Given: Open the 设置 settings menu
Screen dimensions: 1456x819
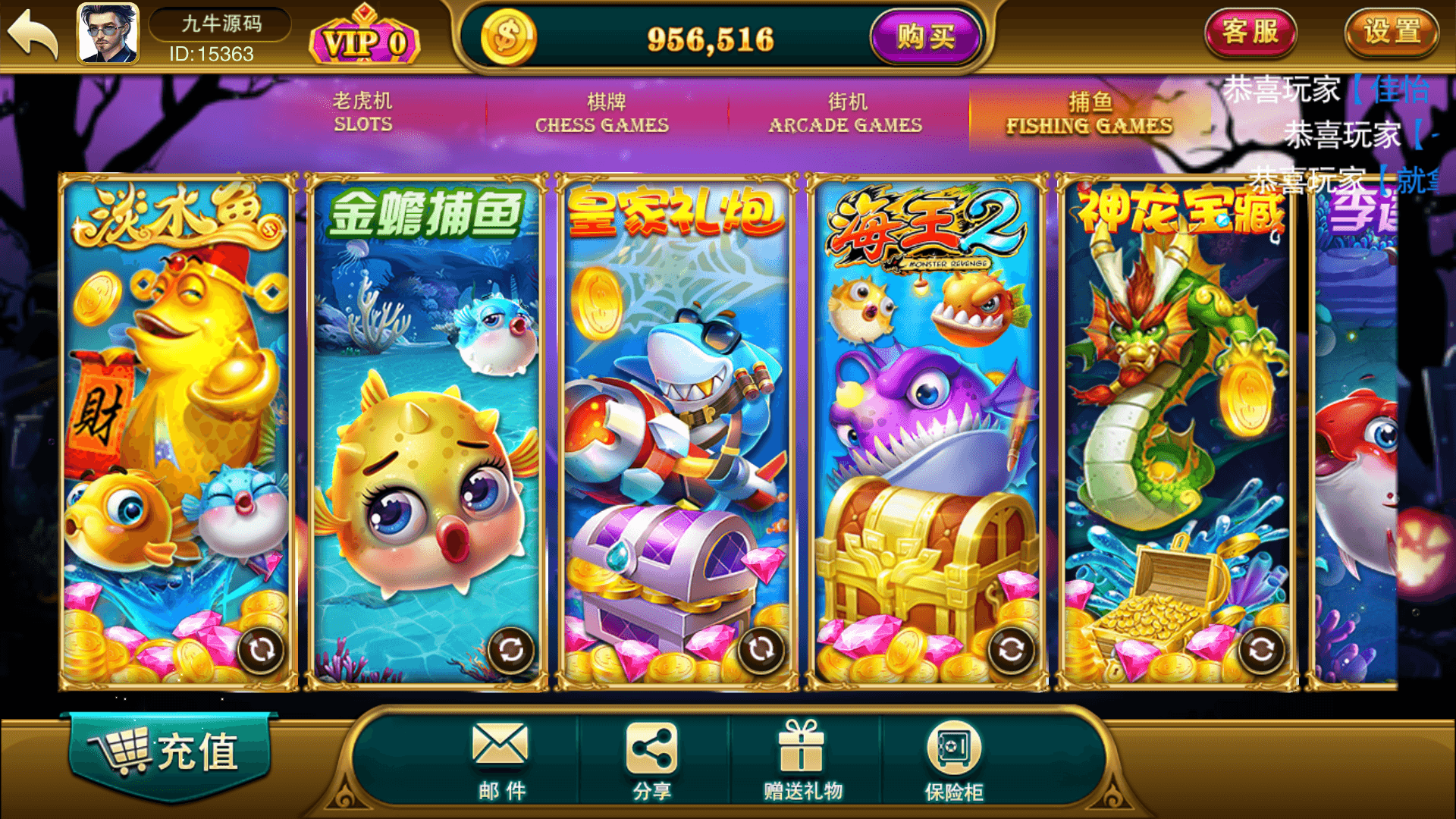Looking at the screenshot, I should pos(1392,33).
